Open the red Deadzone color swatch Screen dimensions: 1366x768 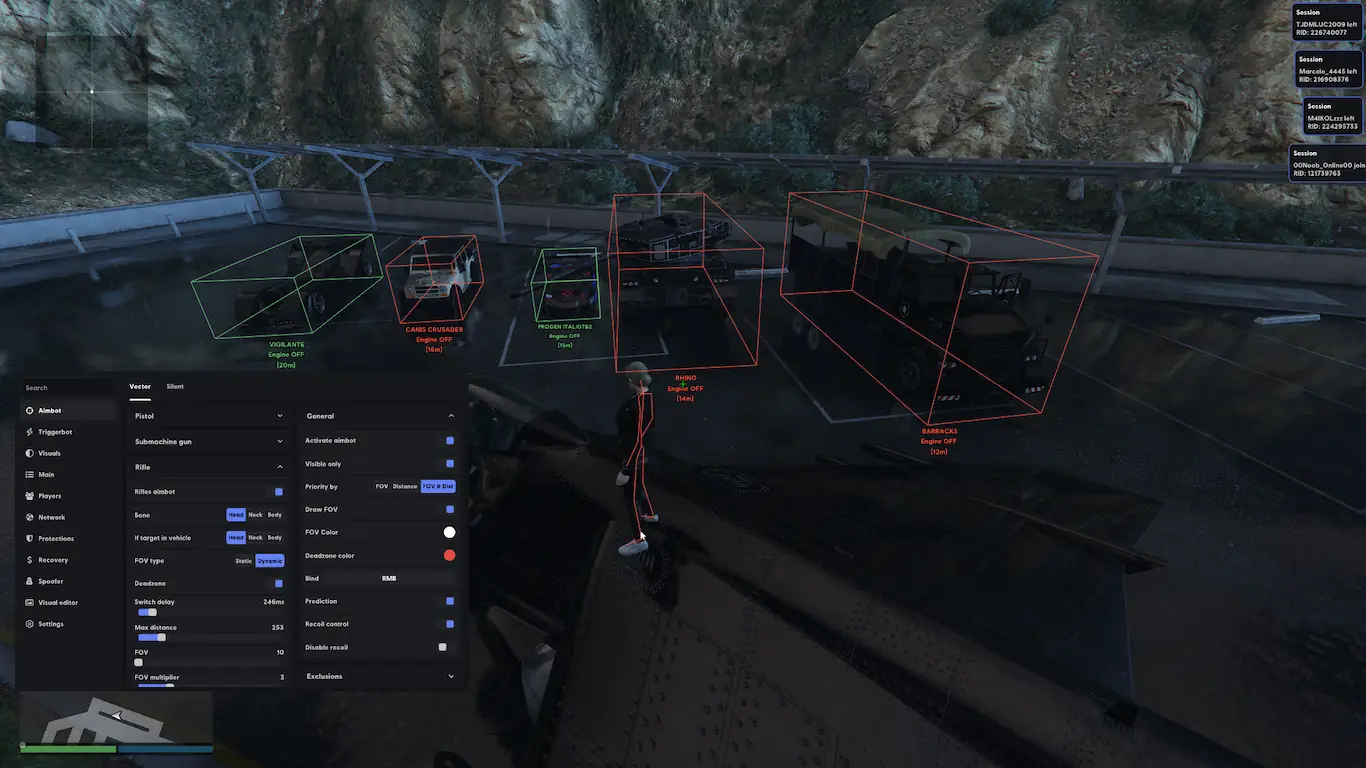tap(449, 556)
